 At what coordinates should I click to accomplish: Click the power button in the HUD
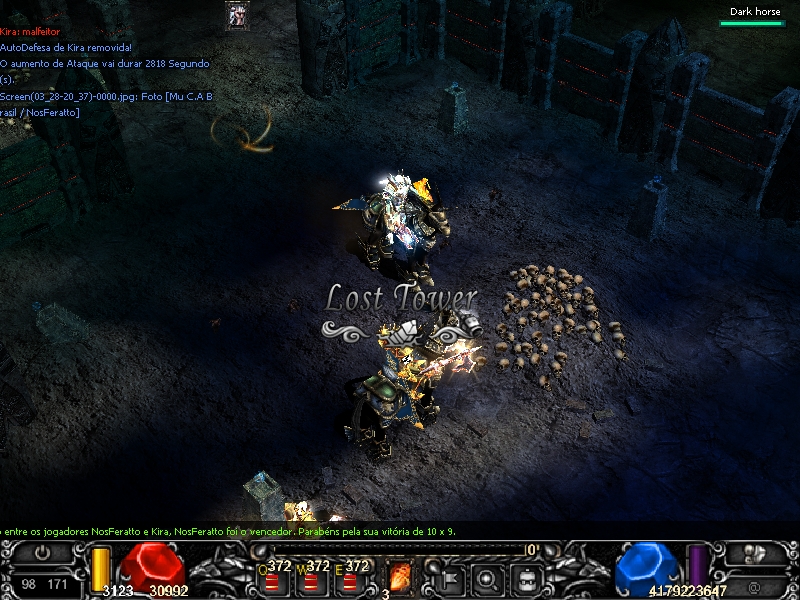(x=42, y=552)
